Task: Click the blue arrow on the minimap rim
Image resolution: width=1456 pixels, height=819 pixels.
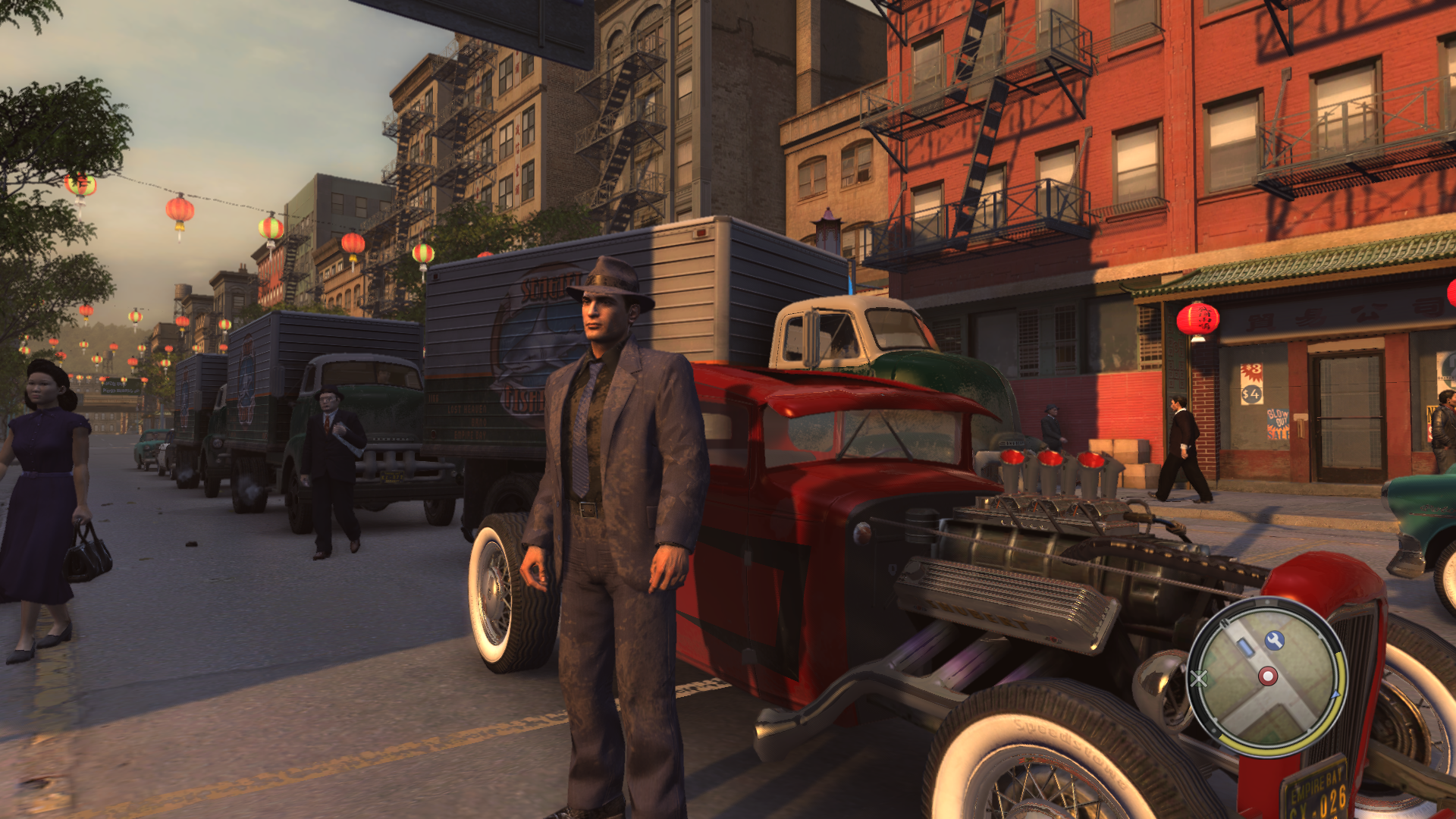Action: (x=1335, y=693)
